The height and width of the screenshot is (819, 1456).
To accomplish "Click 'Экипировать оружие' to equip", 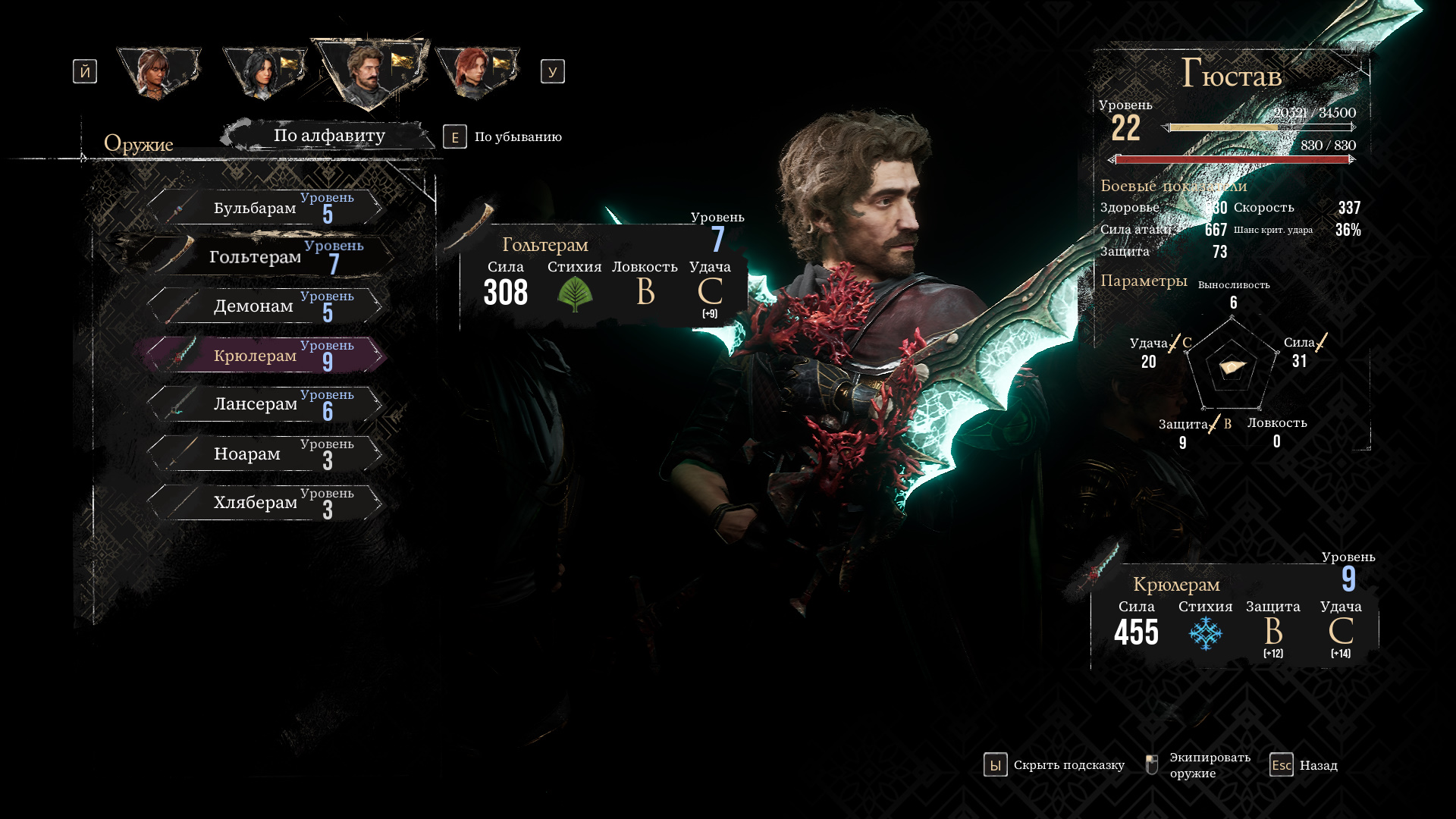I will [1198, 765].
